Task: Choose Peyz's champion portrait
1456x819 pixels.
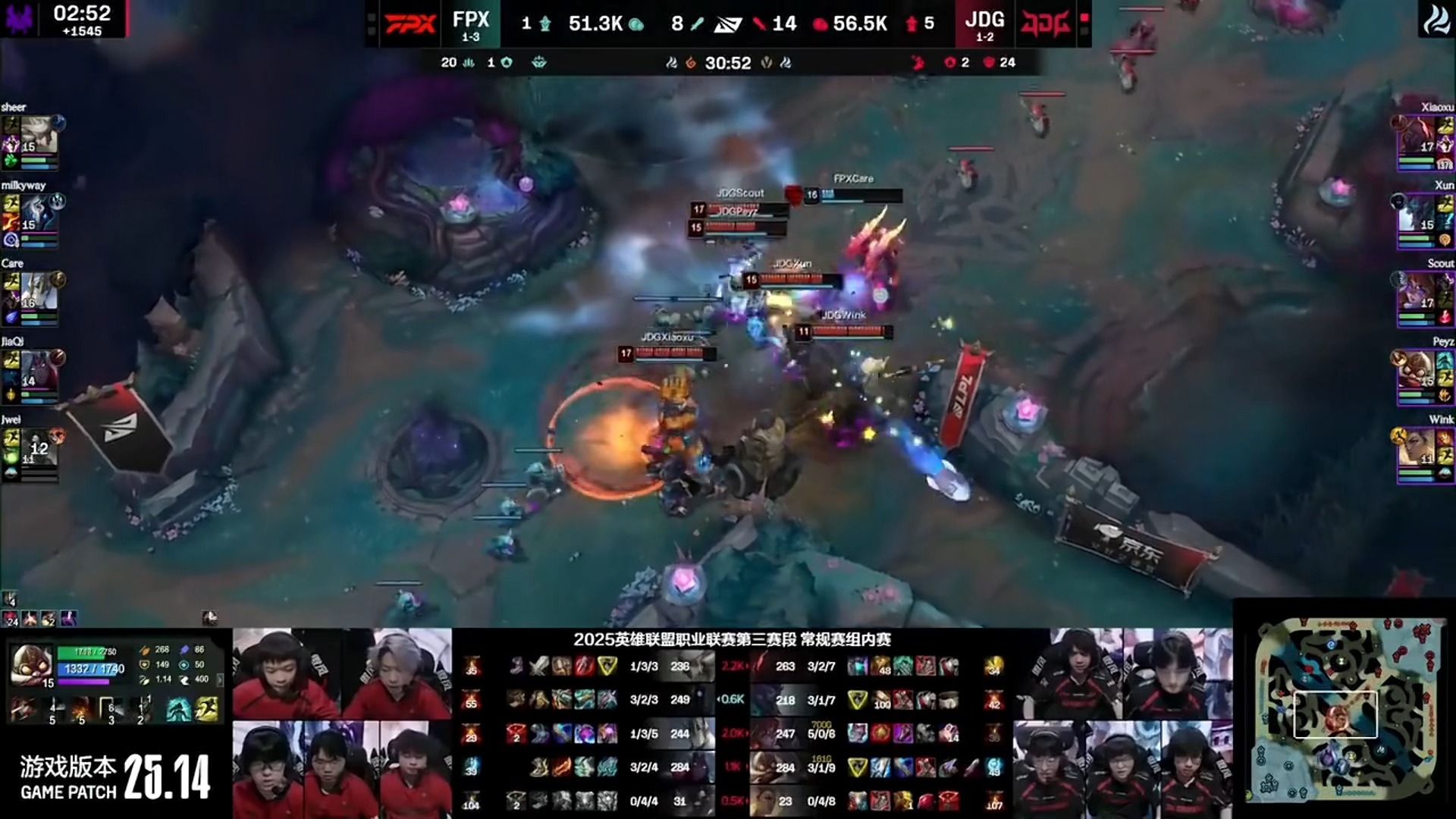Action: [1417, 369]
